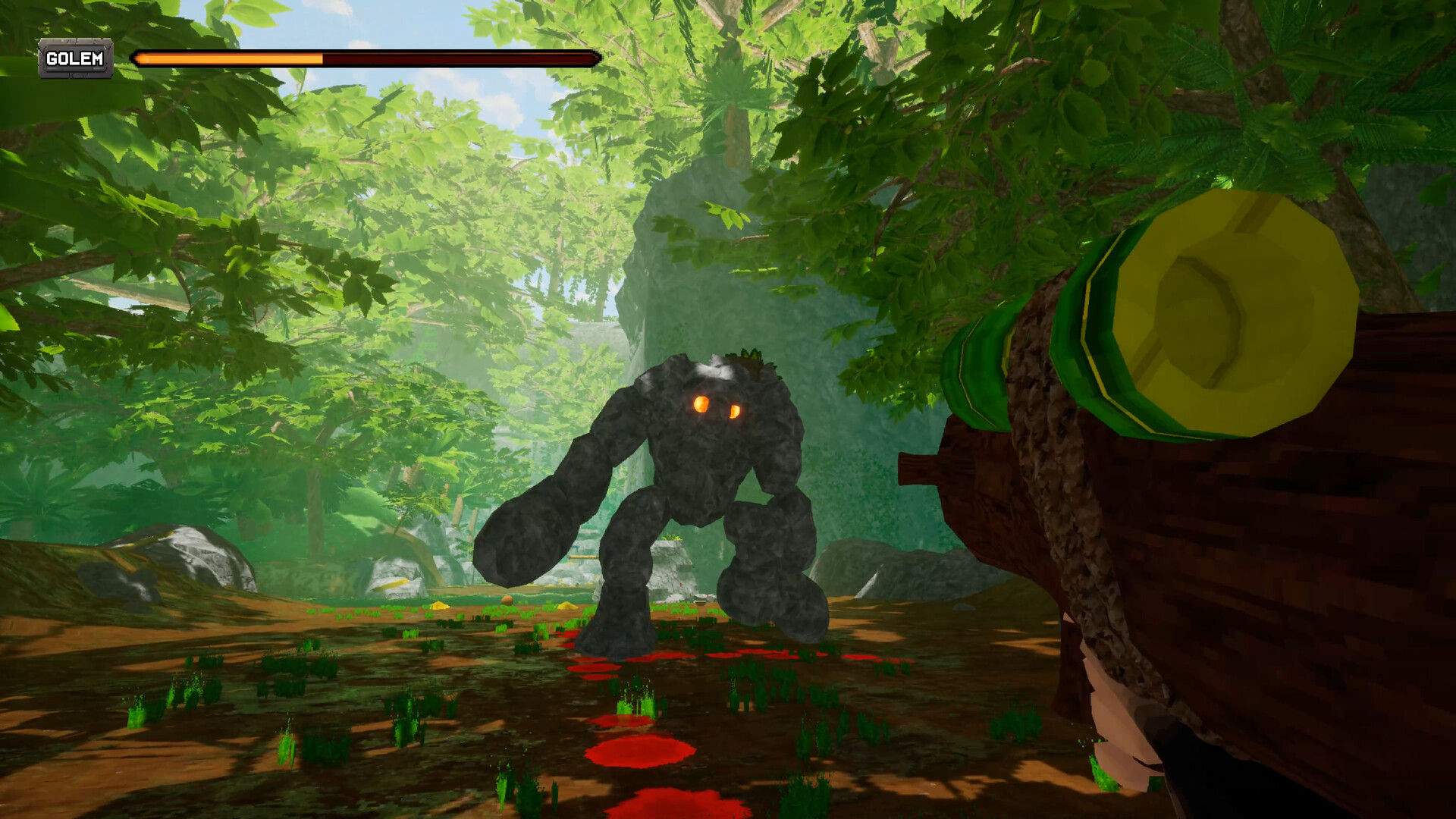Screen dimensions: 1456x819
Task: Select the golem's right glowing eye
Action: pos(734,411)
